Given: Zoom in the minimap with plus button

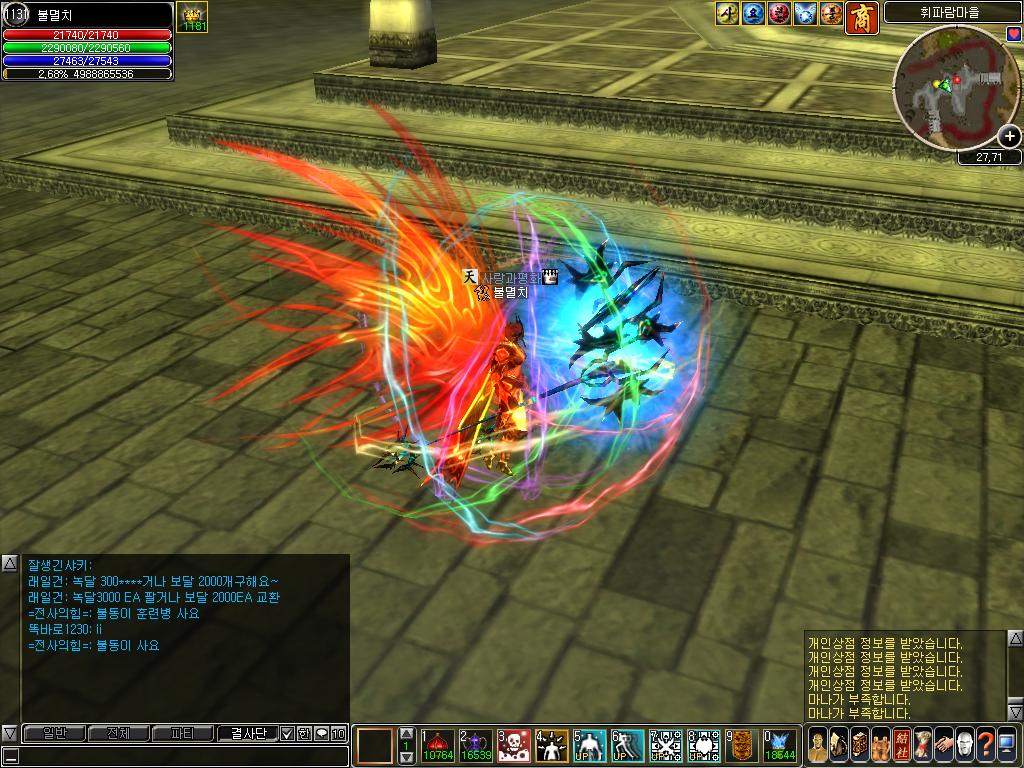Looking at the screenshot, I should [x=1009, y=138].
